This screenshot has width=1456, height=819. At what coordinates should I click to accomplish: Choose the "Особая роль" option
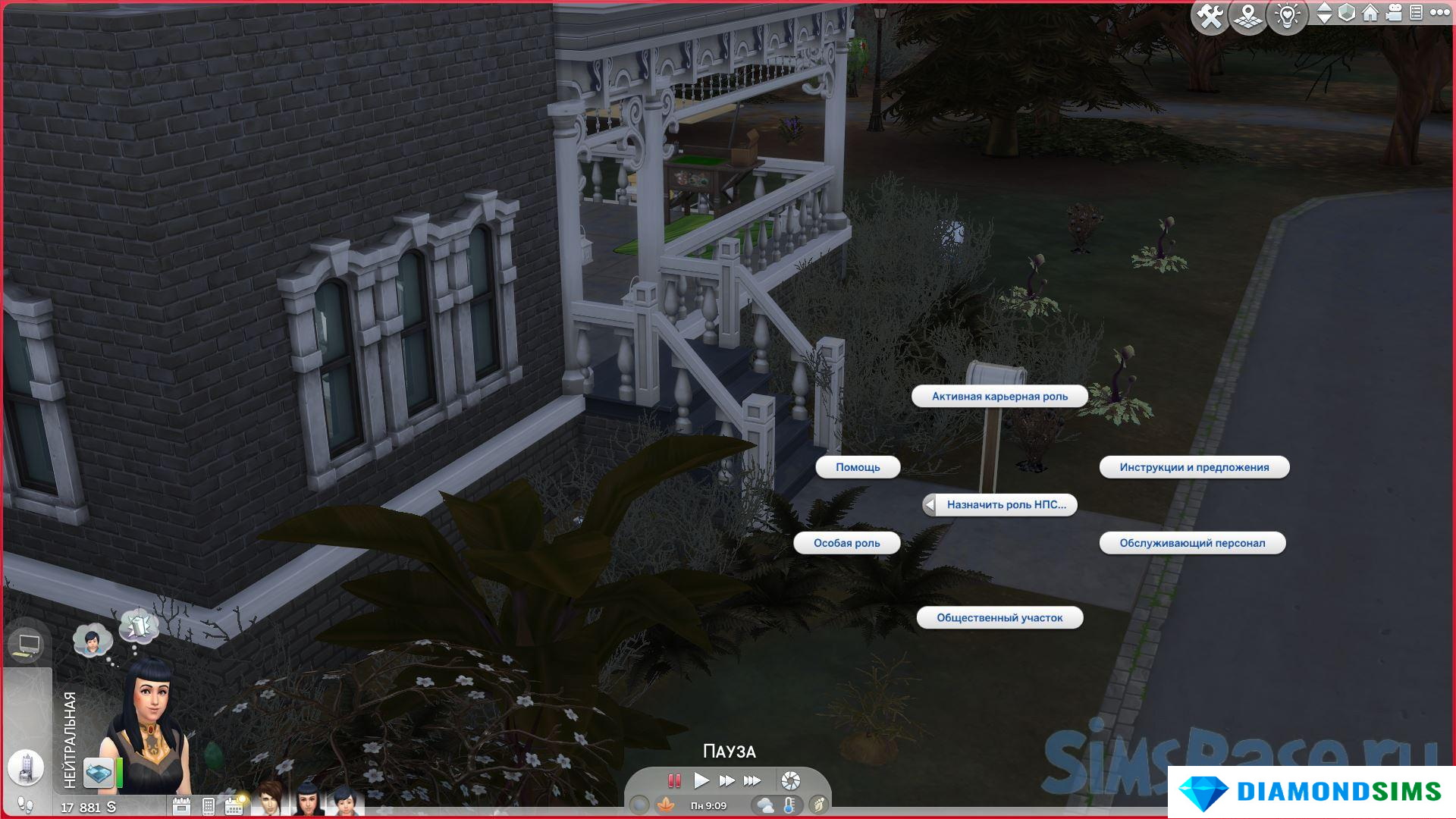pos(846,543)
